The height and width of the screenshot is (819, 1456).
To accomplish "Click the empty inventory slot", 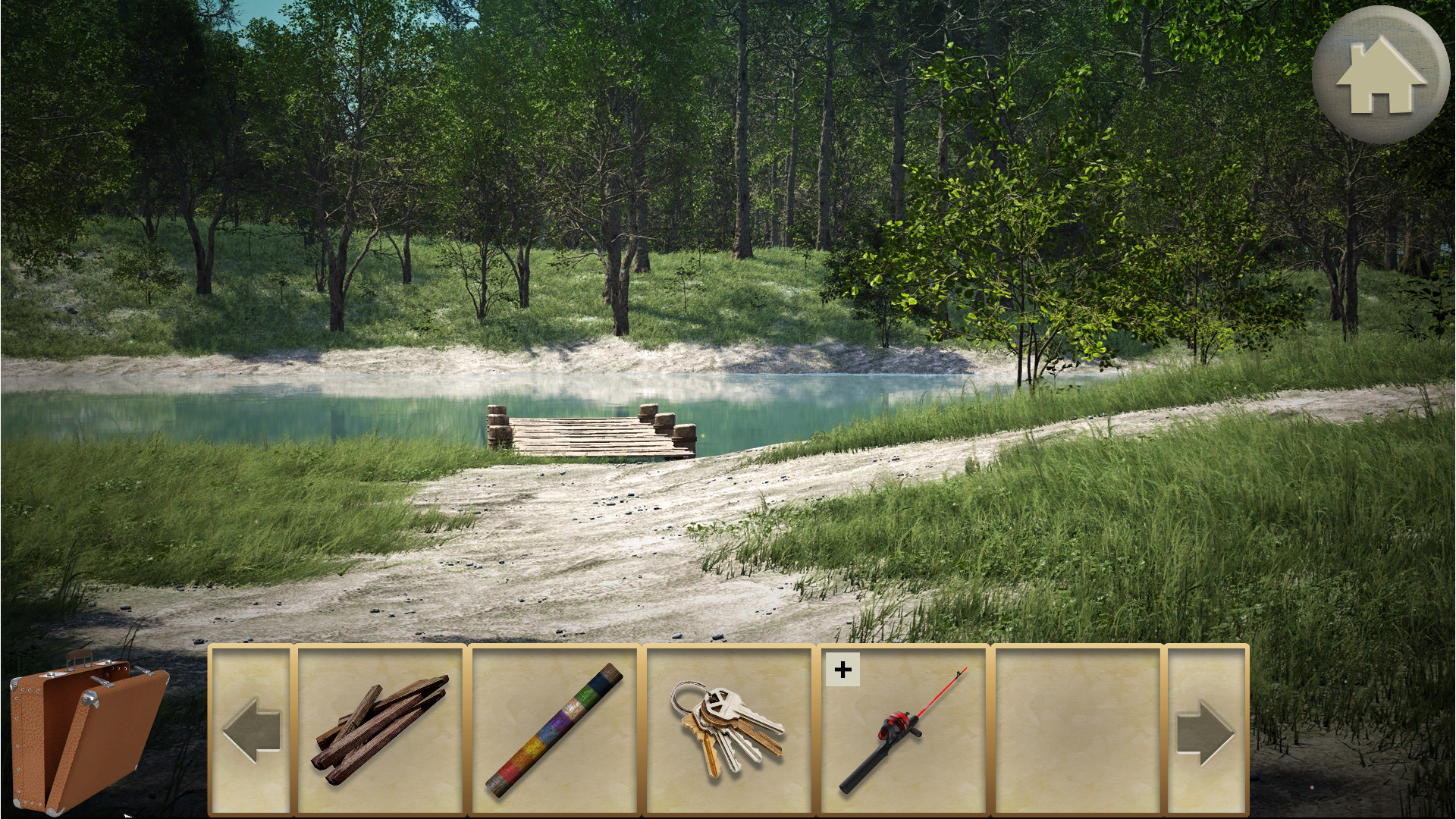I will (1077, 732).
